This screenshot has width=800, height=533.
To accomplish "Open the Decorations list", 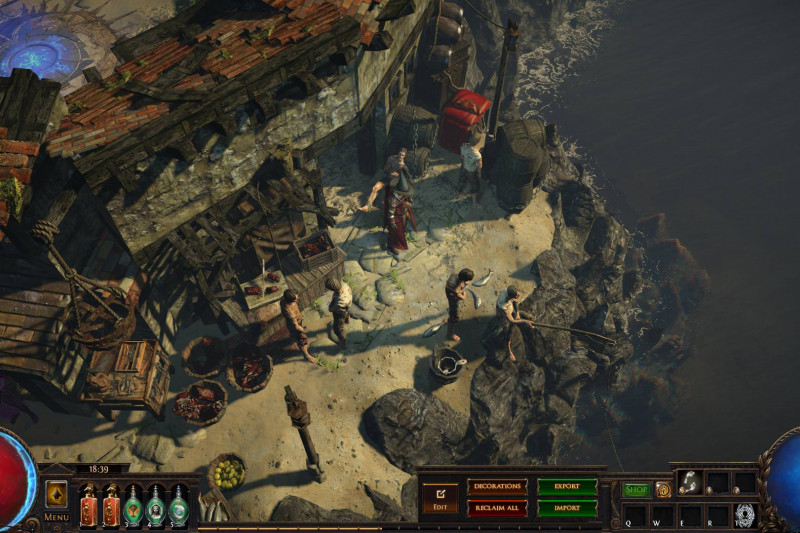I will (496, 486).
